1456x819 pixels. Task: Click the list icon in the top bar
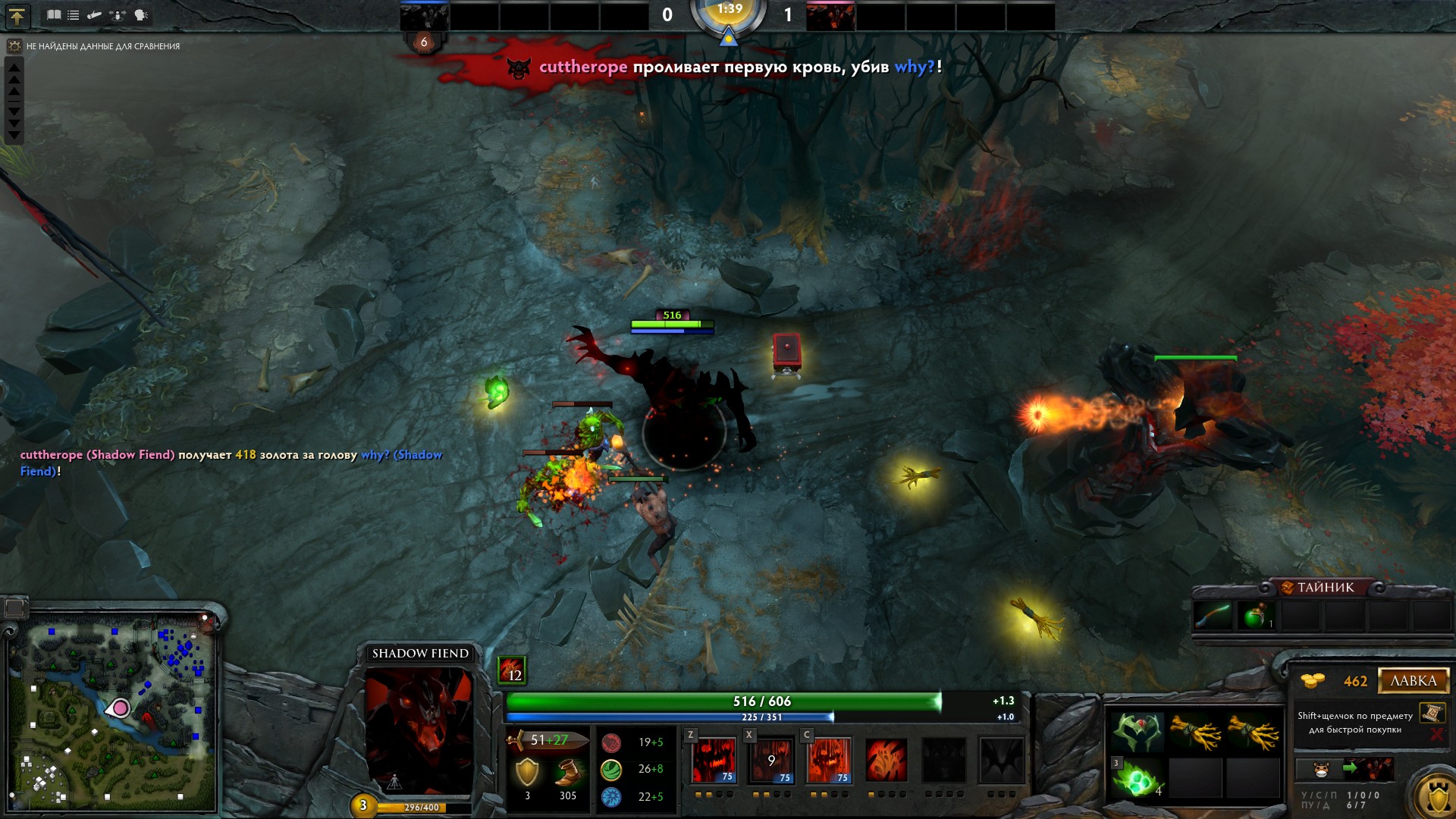pyautogui.click(x=74, y=15)
